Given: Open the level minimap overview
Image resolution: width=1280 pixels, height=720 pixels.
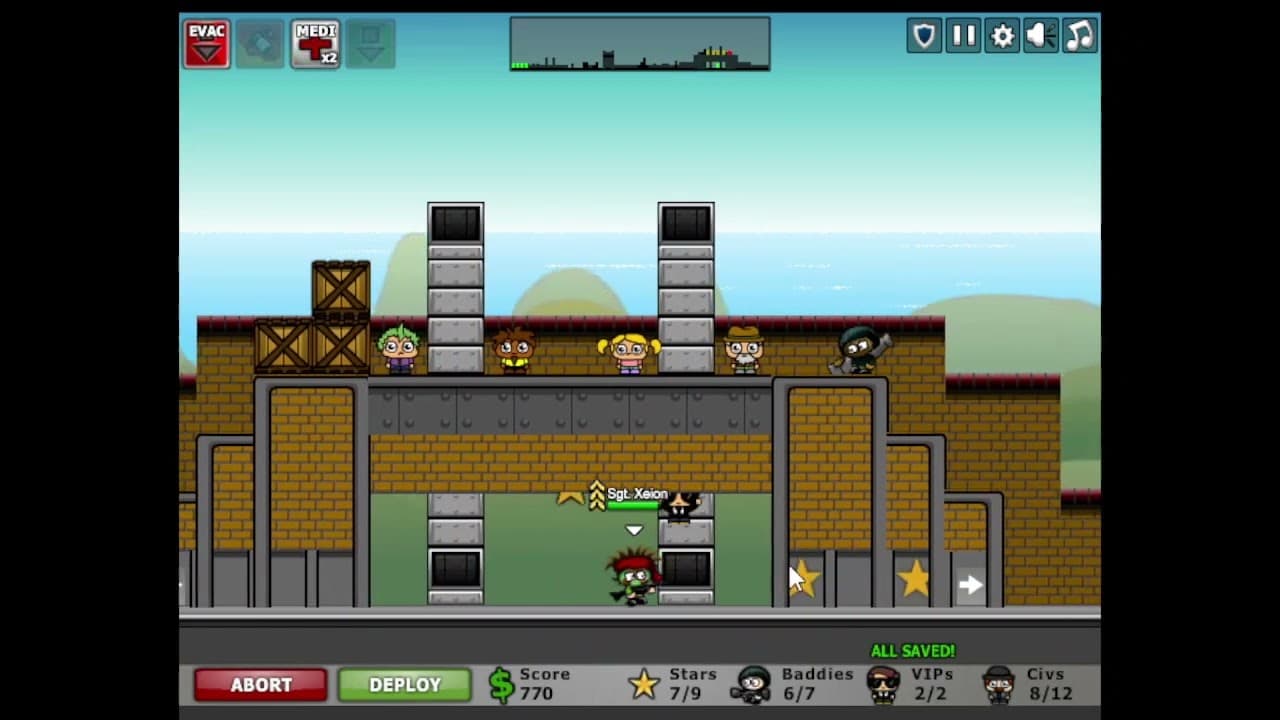Looking at the screenshot, I should [x=640, y=44].
